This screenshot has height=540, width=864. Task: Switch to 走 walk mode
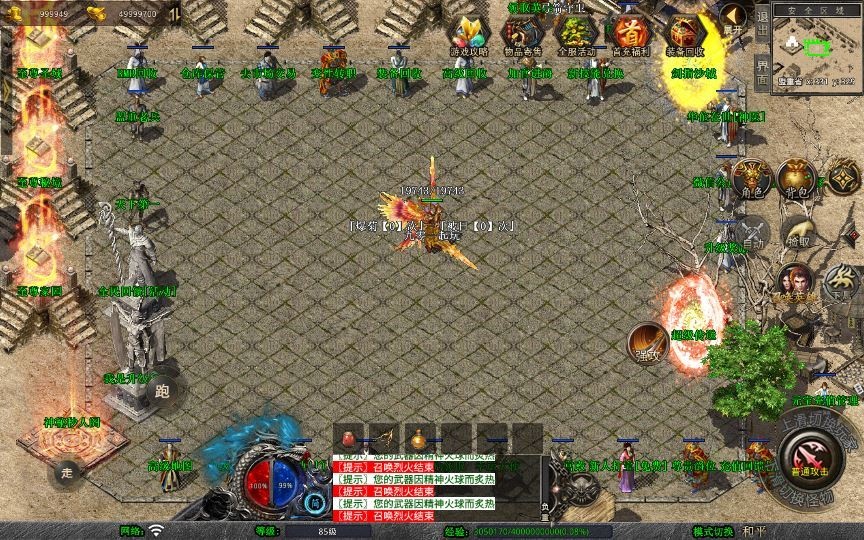67,472
